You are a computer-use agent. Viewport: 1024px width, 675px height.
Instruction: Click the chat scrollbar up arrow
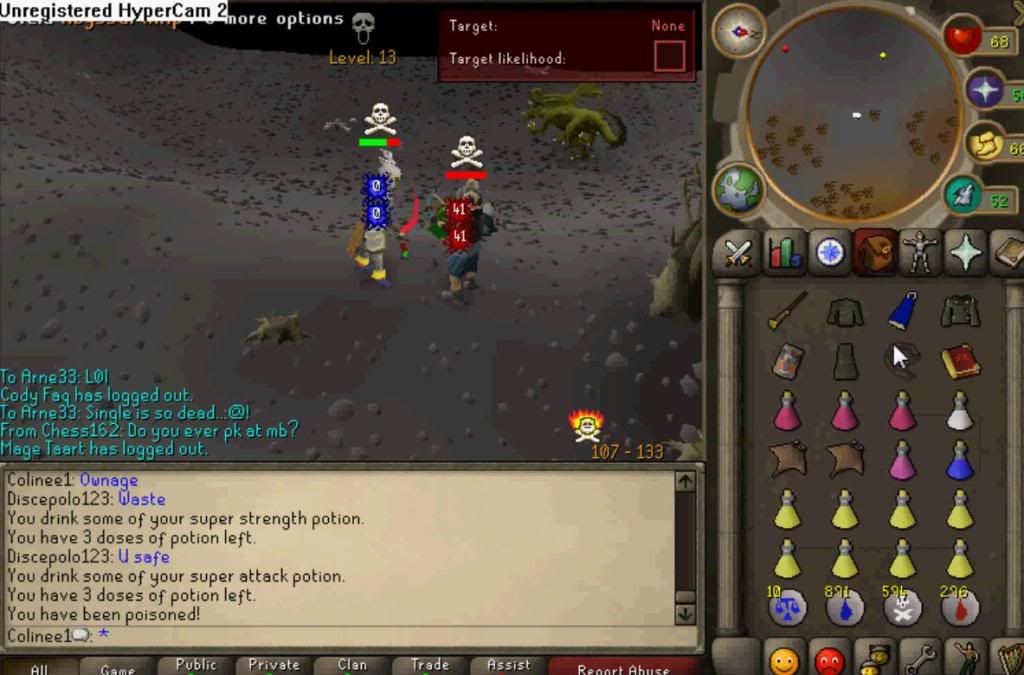[685, 481]
